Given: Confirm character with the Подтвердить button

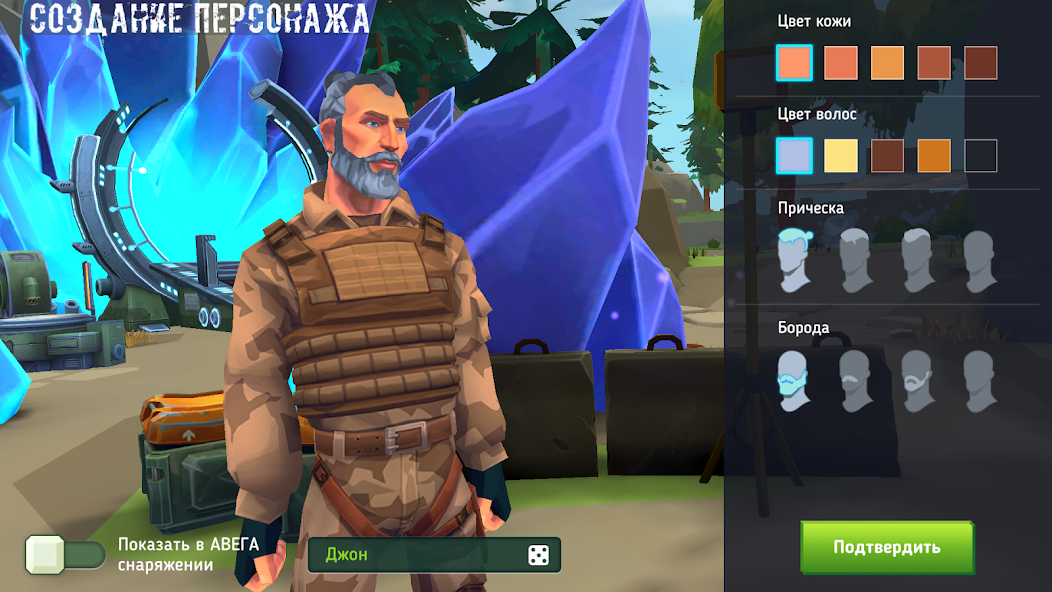Looking at the screenshot, I should coord(886,547).
